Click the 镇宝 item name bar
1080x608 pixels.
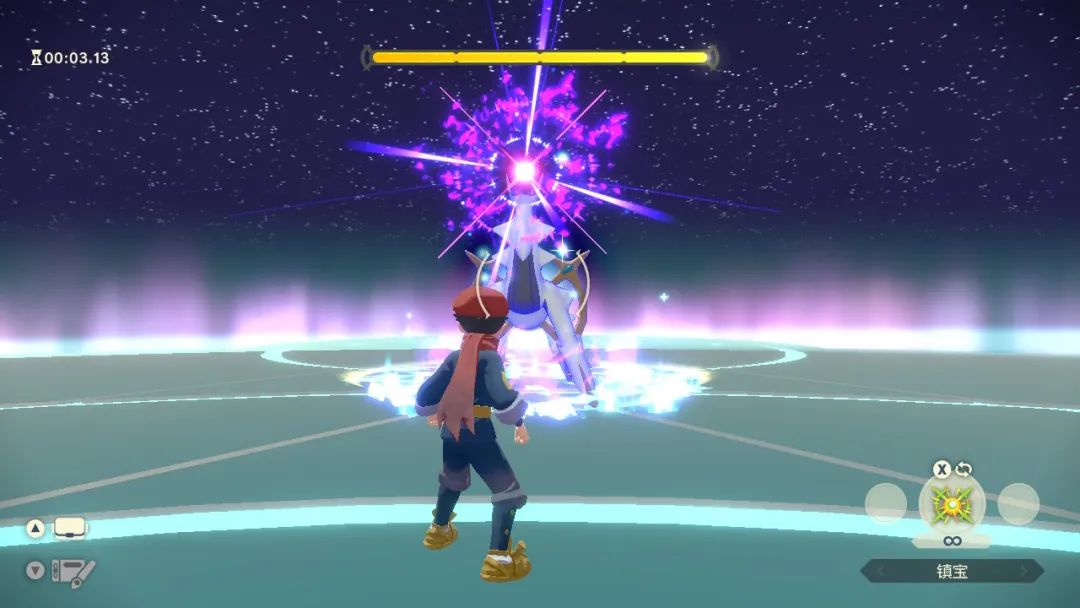point(952,571)
